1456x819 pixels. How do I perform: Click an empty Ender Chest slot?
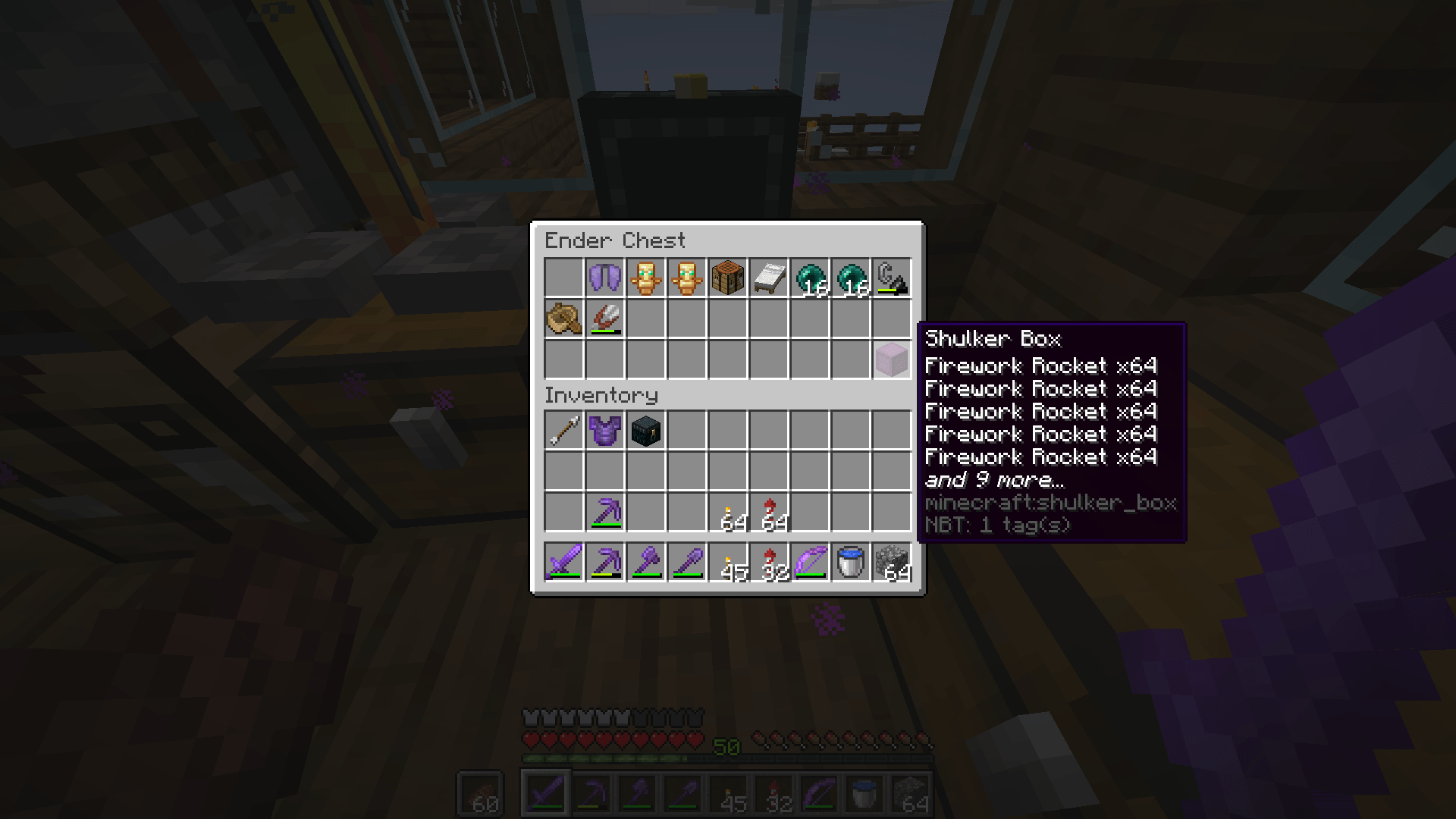(x=563, y=278)
